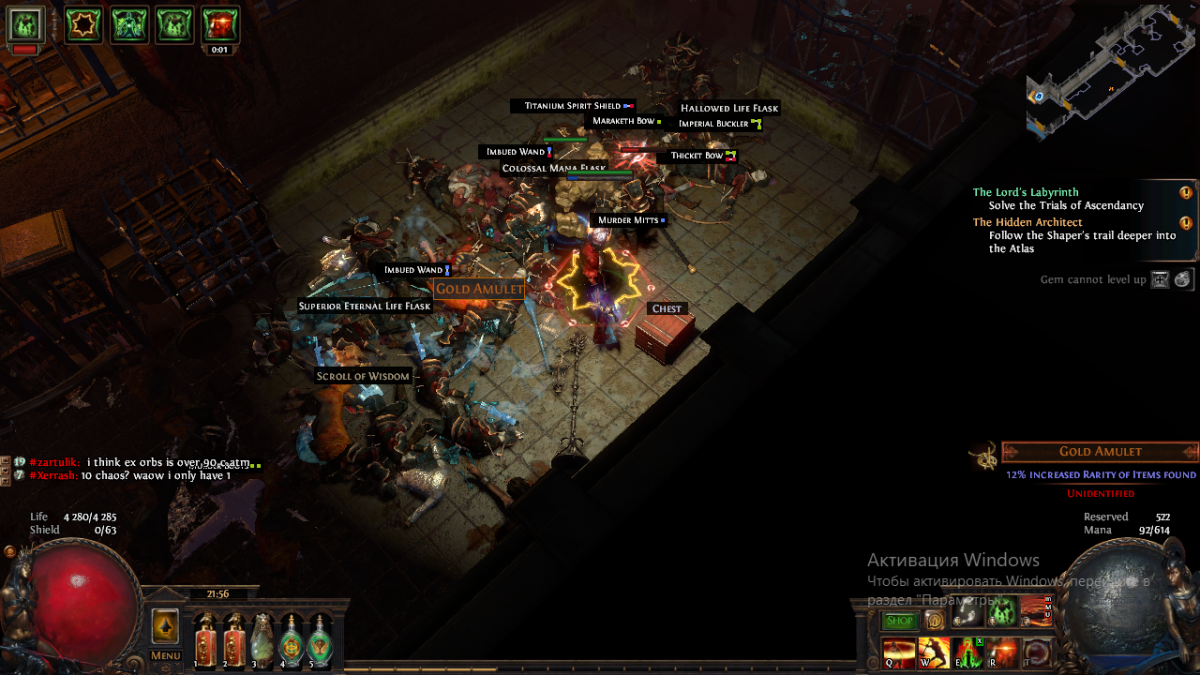Activate the skill bound to W

click(934, 651)
